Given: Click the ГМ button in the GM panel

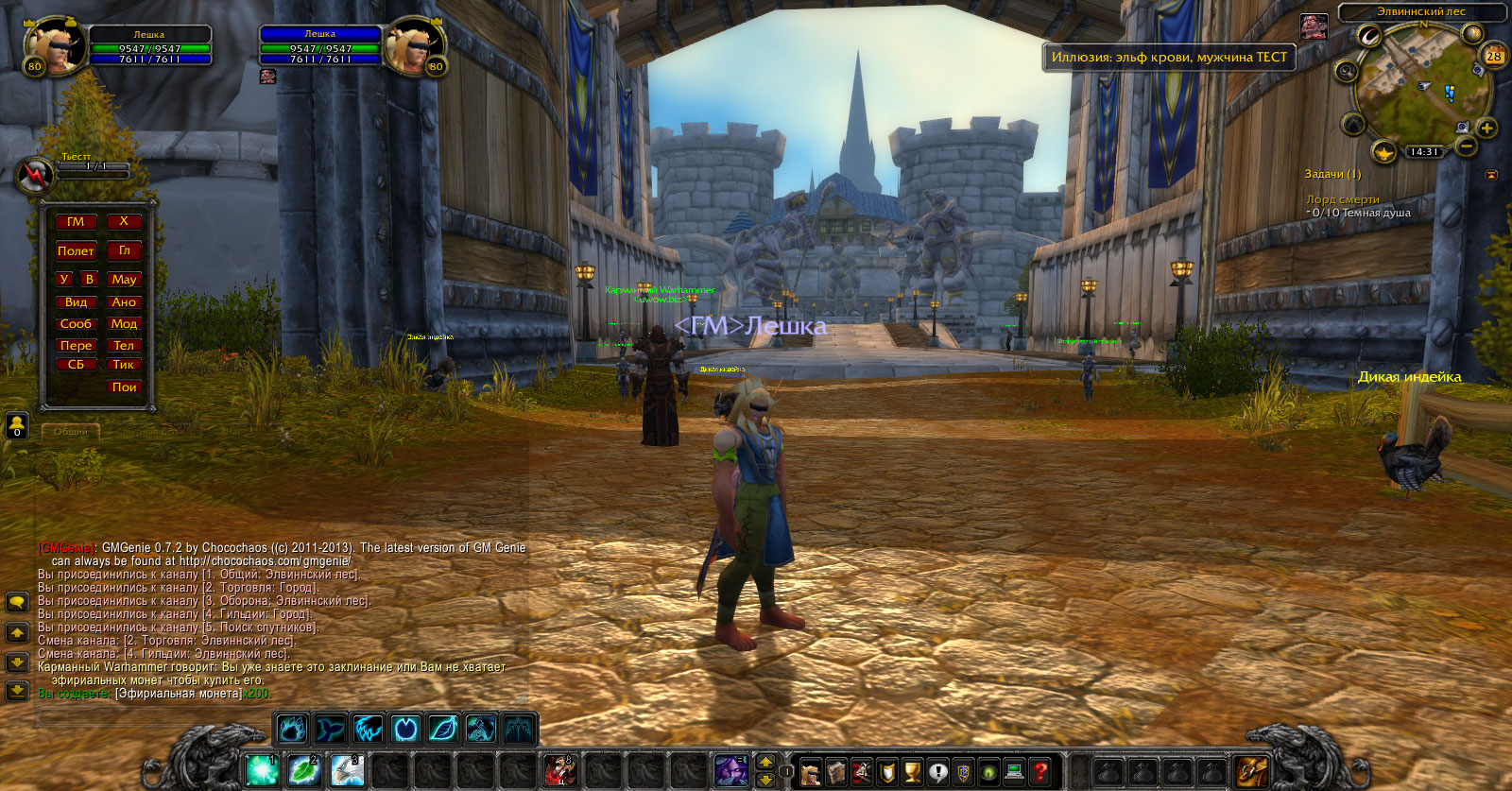Looking at the screenshot, I should point(76,222).
